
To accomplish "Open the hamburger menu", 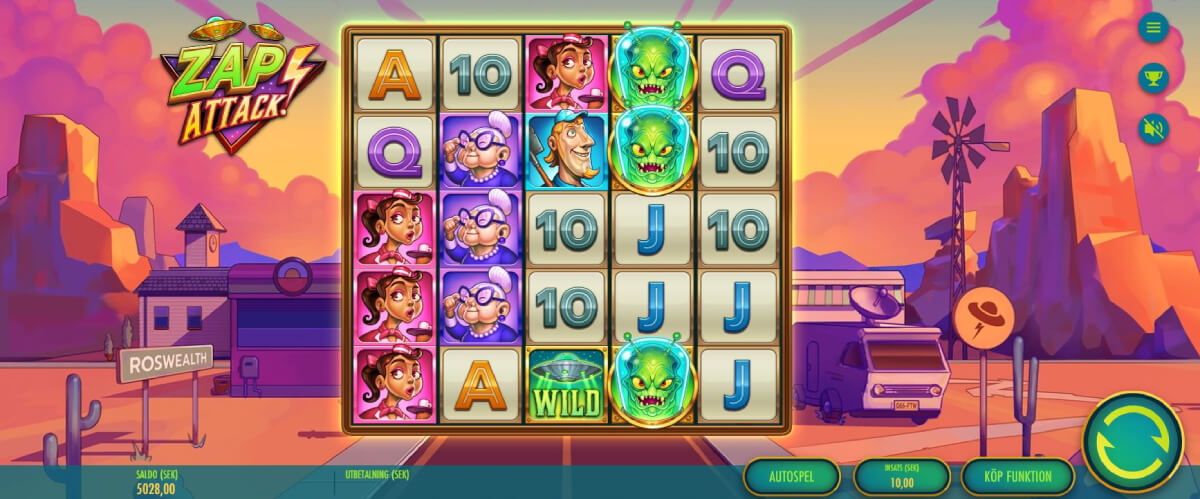I will (x=1153, y=27).
